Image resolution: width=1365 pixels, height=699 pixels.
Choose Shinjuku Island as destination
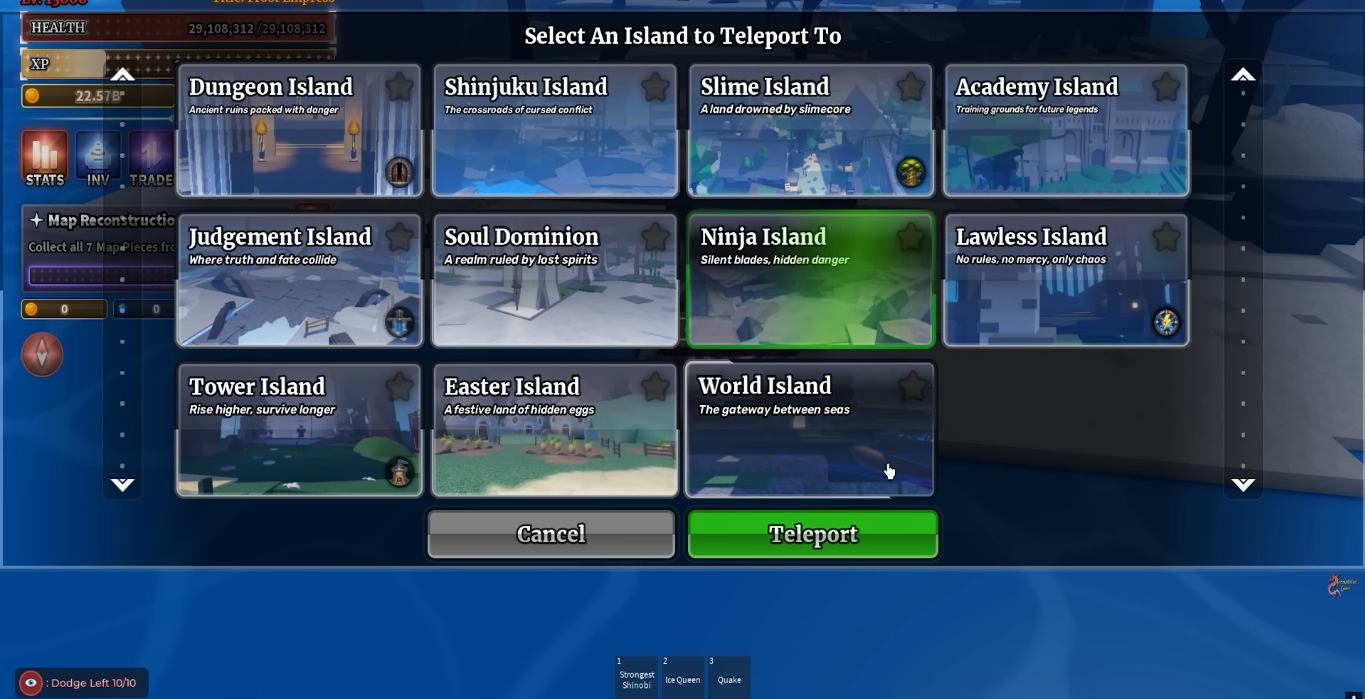554,140
